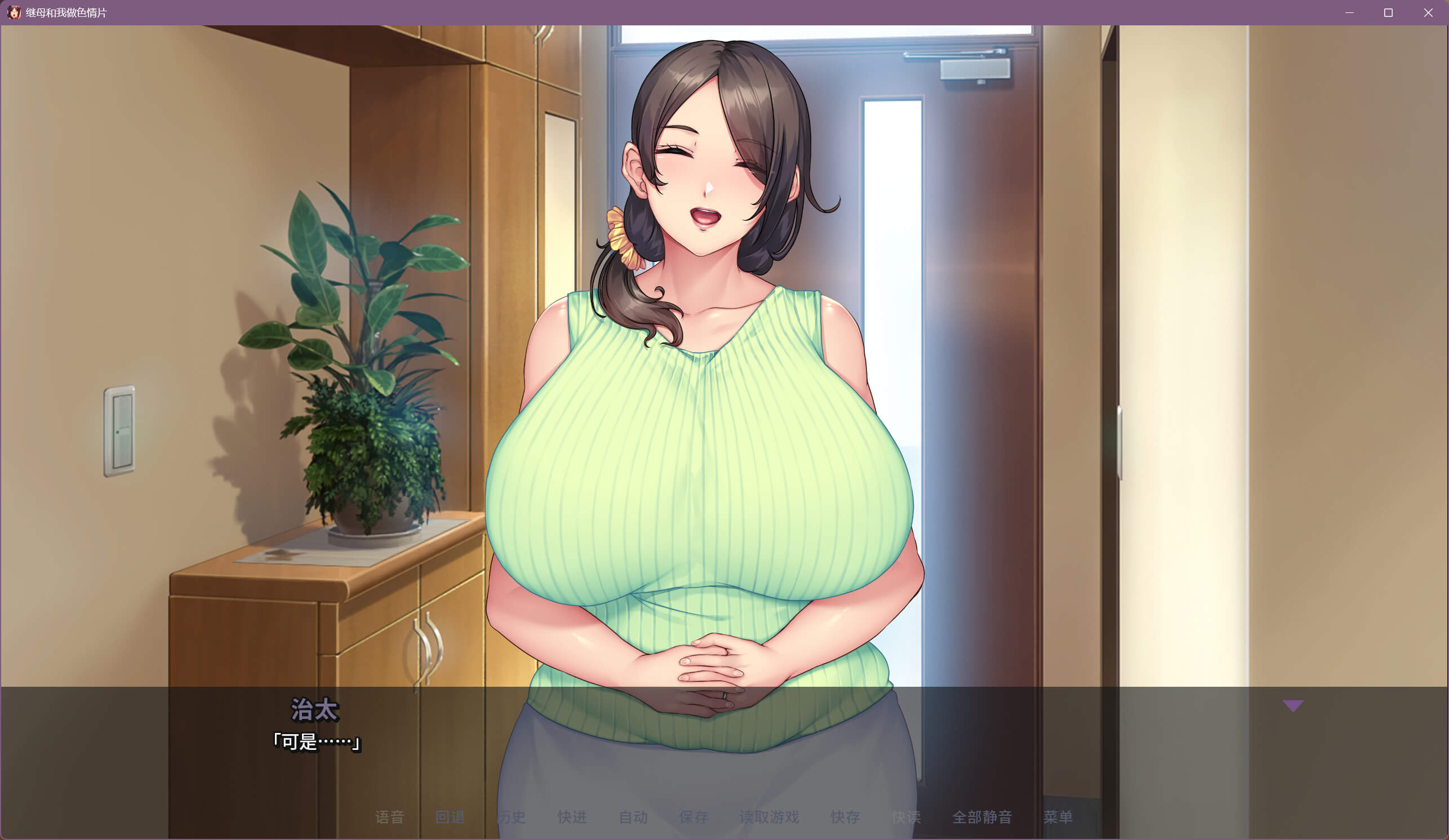Quick load with 快读
The width and height of the screenshot is (1449, 840).
pos(906,817)
